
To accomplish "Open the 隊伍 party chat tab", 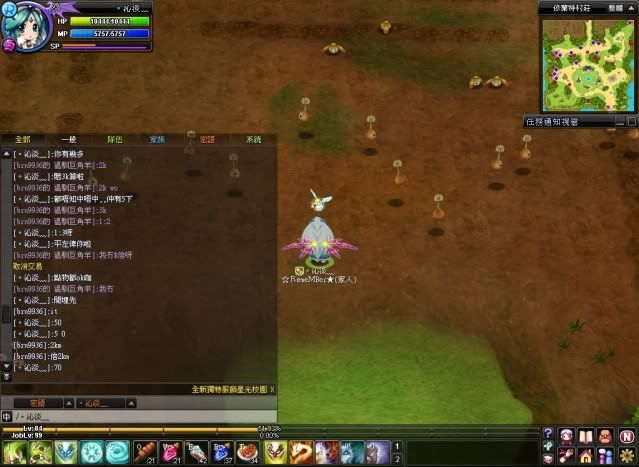I will click(115, 140).
